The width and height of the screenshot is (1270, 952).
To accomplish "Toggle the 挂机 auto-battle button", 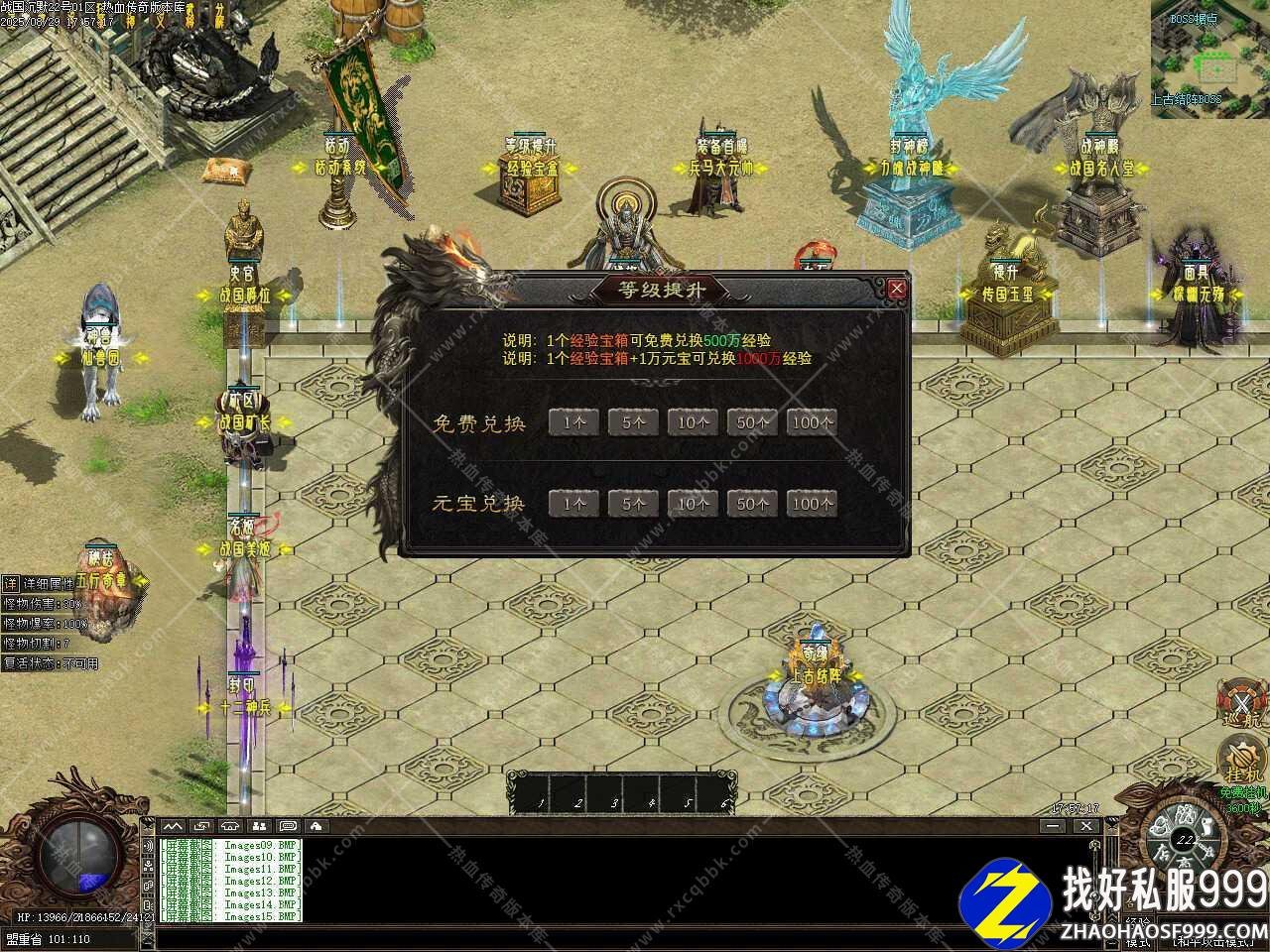I will coord(1240,762).
